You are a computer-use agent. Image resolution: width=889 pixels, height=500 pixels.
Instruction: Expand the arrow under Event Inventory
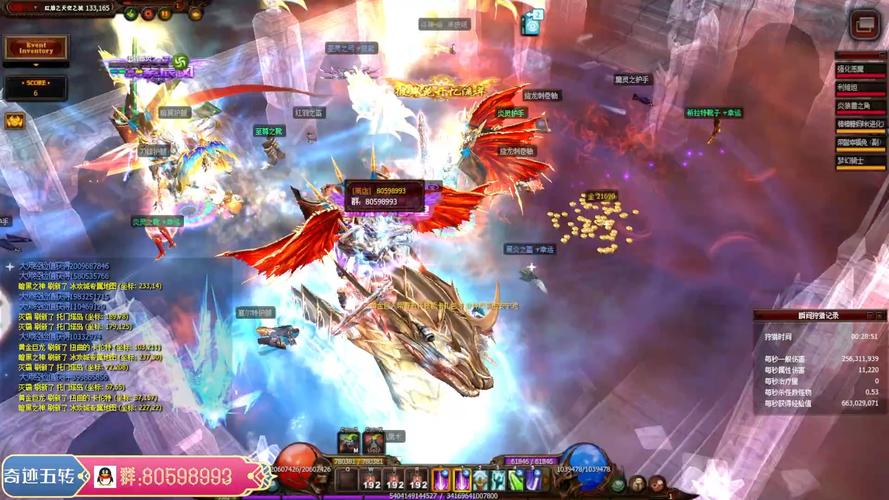35,64
